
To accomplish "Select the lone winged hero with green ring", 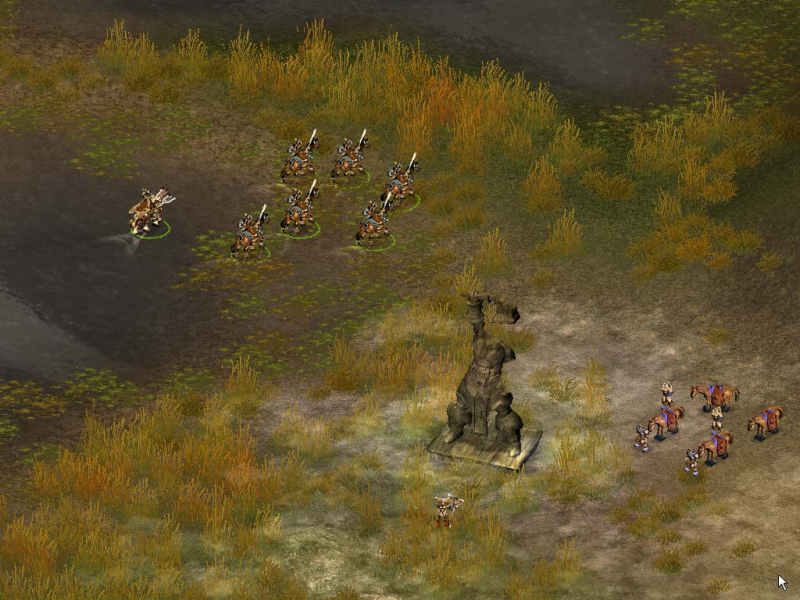I will click(x=149, y=212).
